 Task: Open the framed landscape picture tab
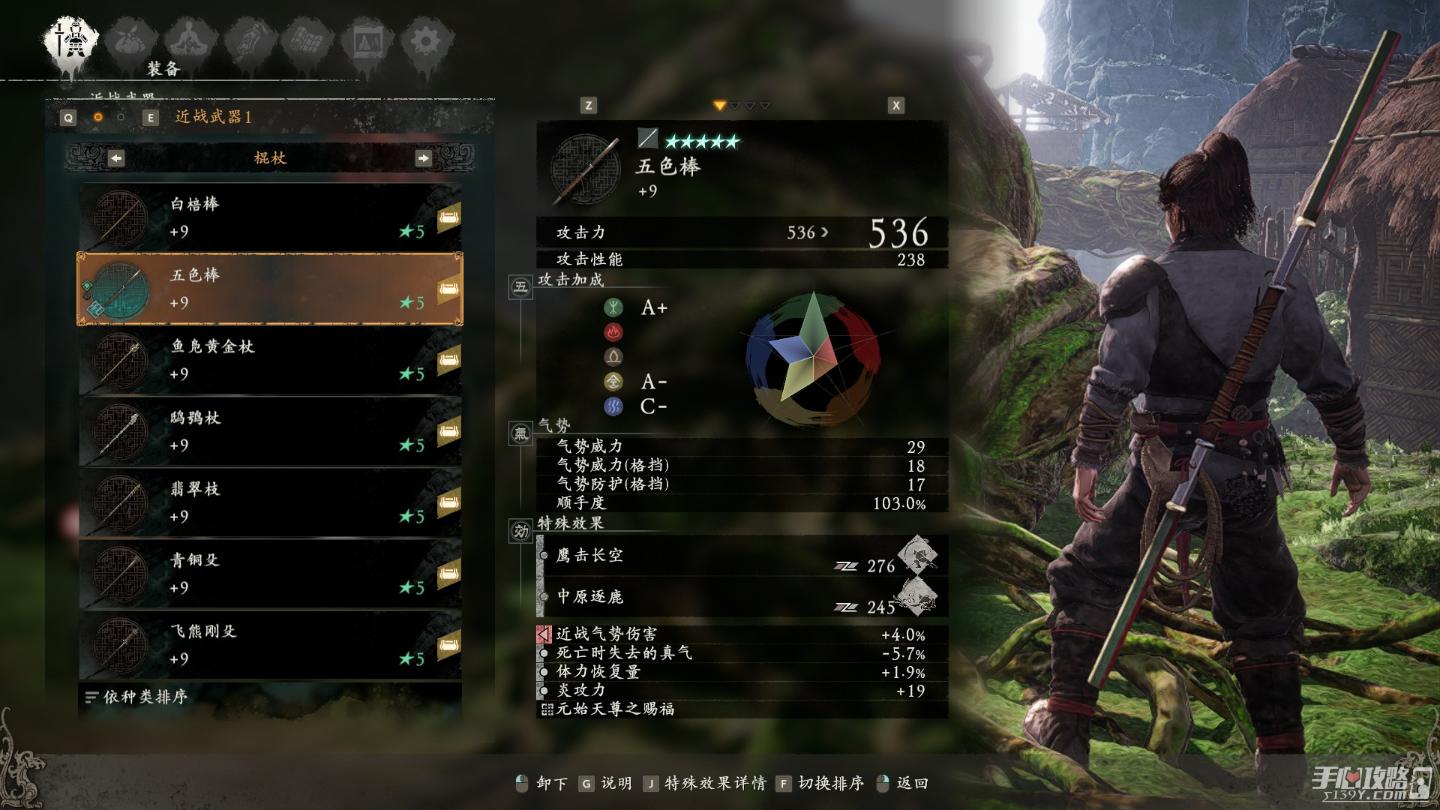[366, 40]
